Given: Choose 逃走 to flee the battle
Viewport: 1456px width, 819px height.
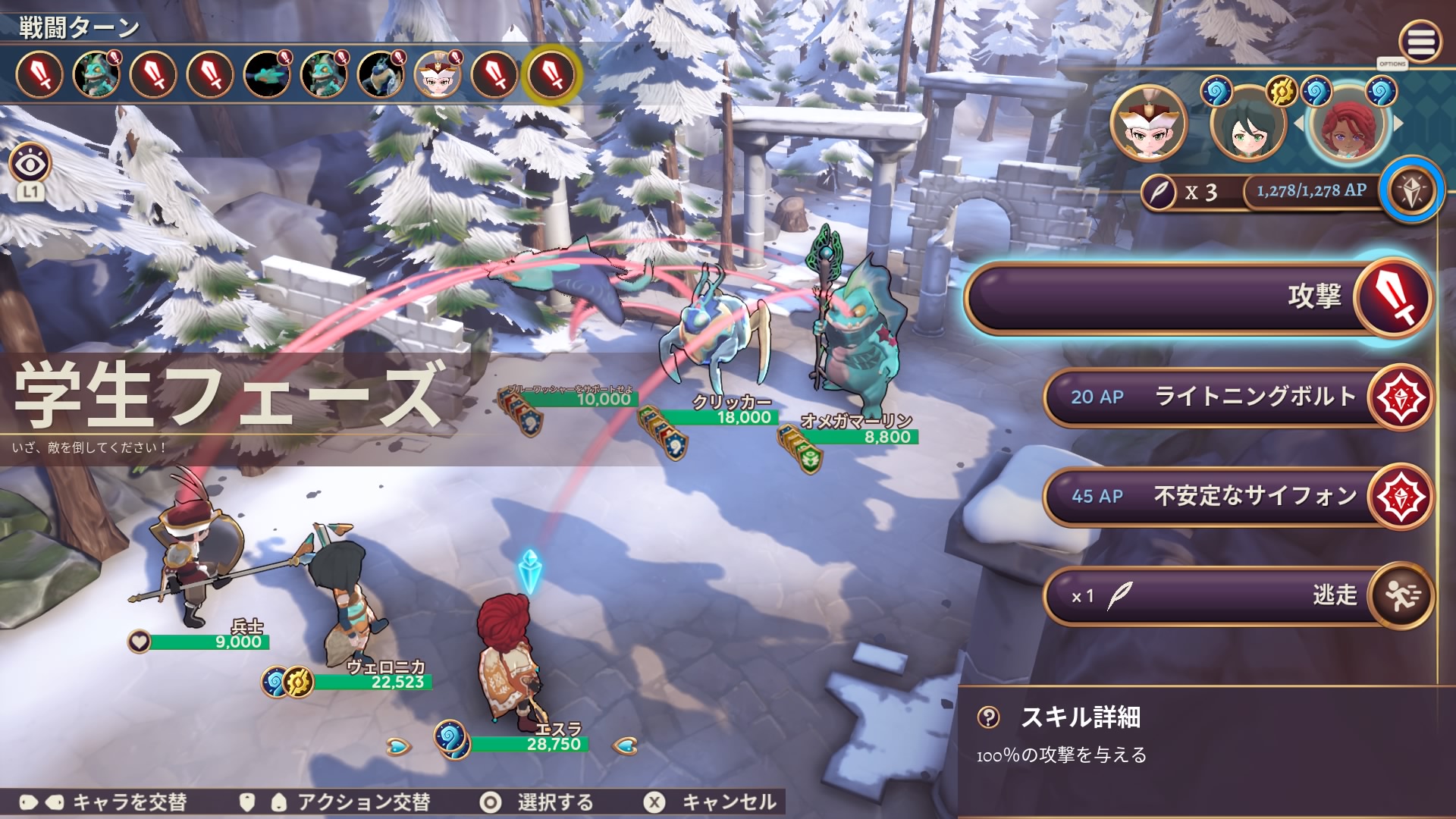Looking at the screenshot, I should pyautogui.click(x=1236, y=595).
